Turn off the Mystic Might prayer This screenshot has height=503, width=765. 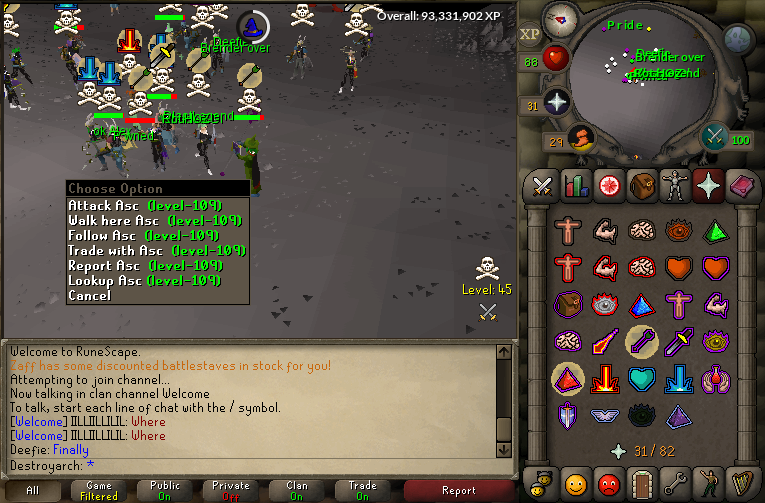pyautogui.click(x=566, y=378)
